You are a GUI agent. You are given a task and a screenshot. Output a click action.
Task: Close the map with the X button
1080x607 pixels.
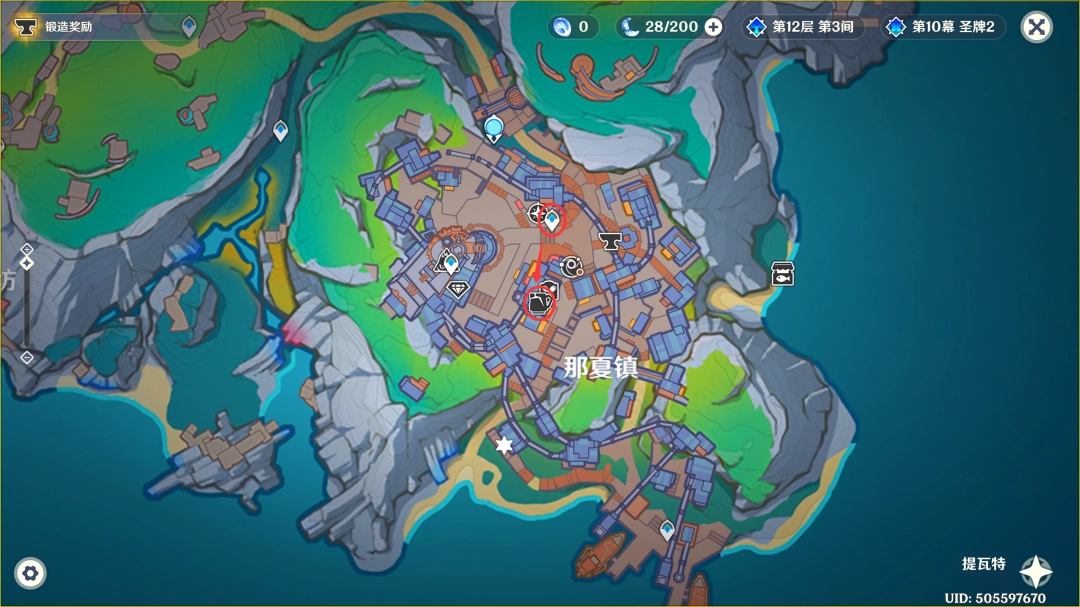coord(1036,27)
